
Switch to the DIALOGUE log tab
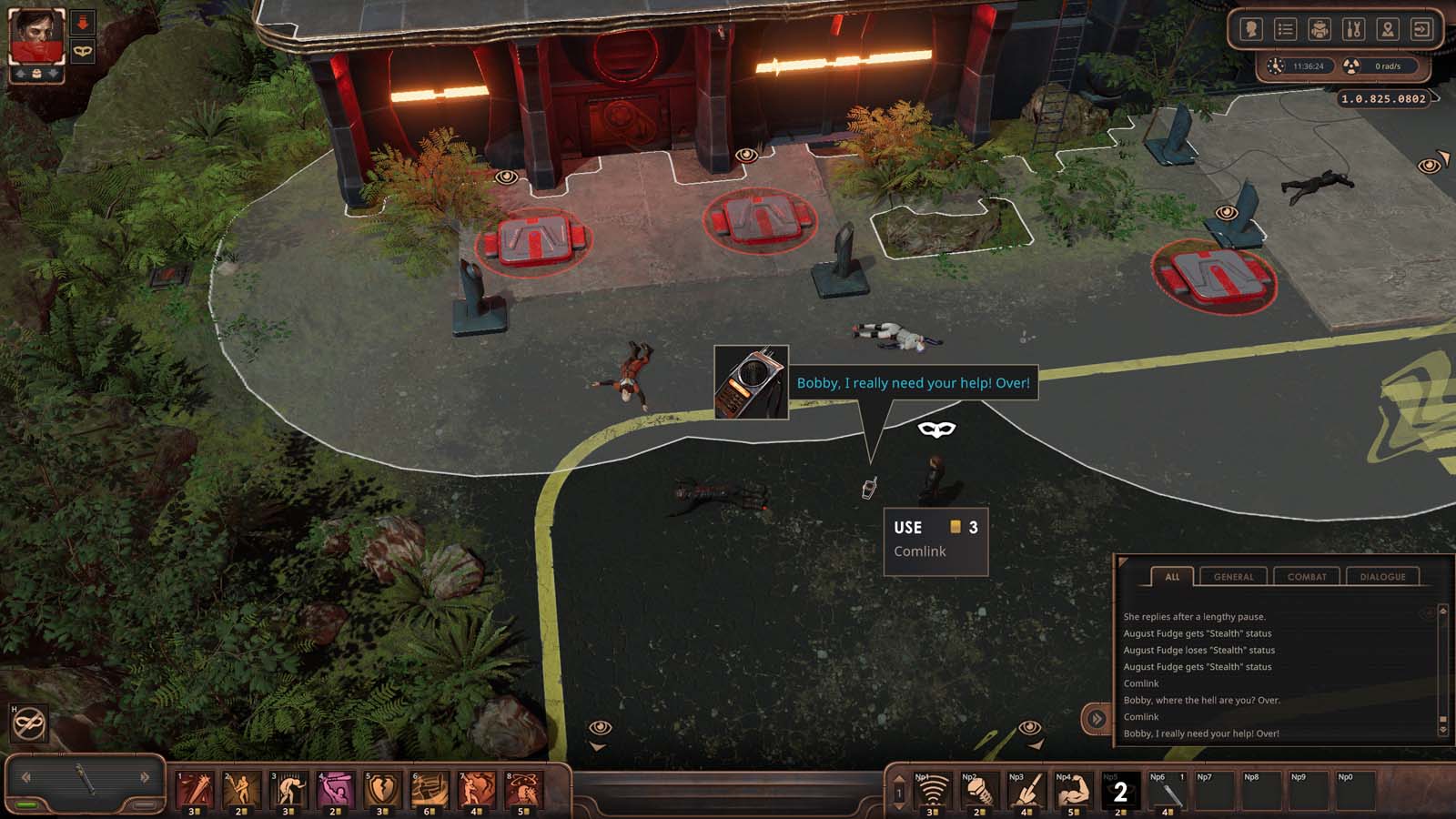(x=1384, y=576)
